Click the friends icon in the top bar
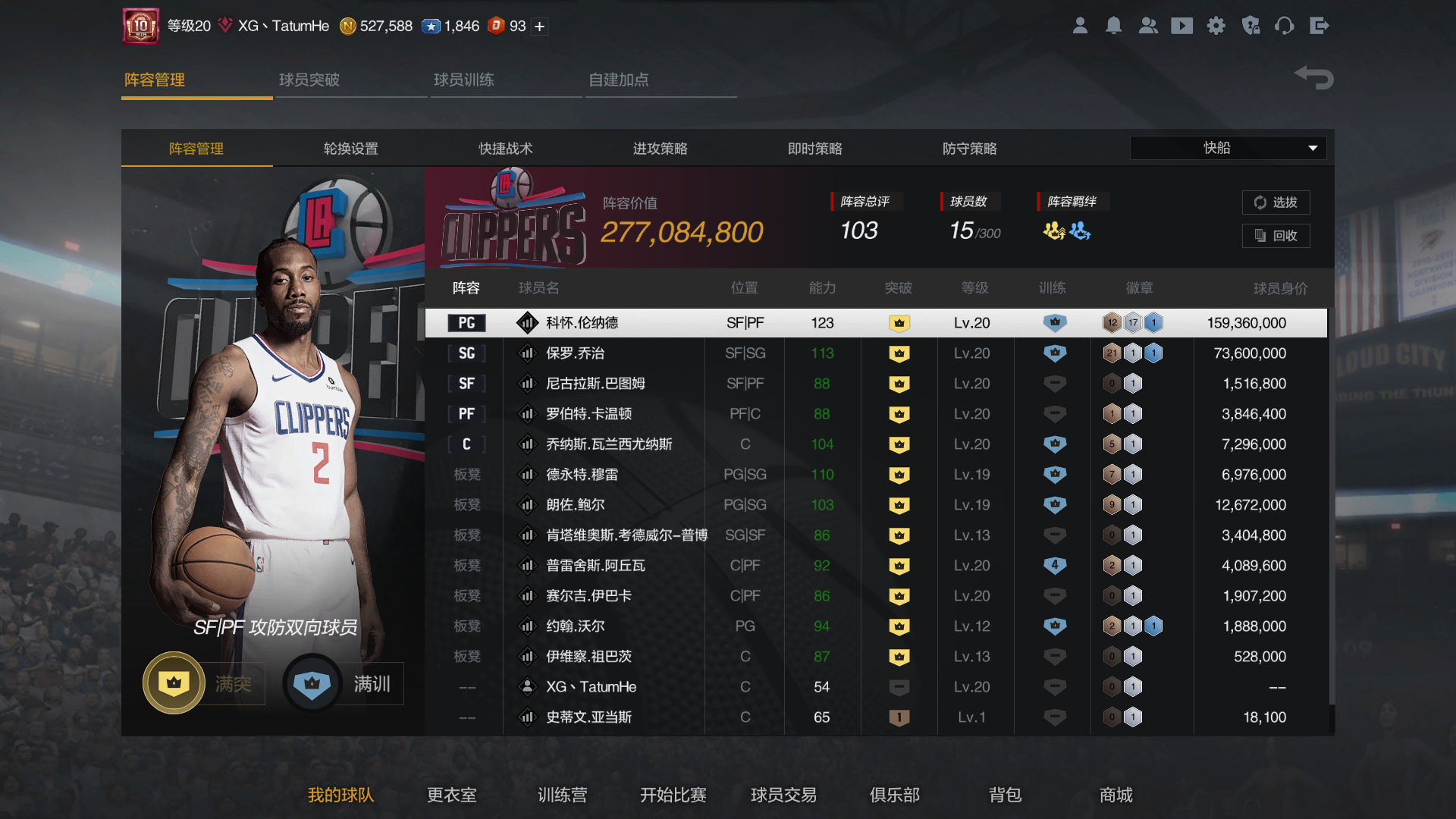The width and height of the screenshot is (1456, 819). [1148, 25]
